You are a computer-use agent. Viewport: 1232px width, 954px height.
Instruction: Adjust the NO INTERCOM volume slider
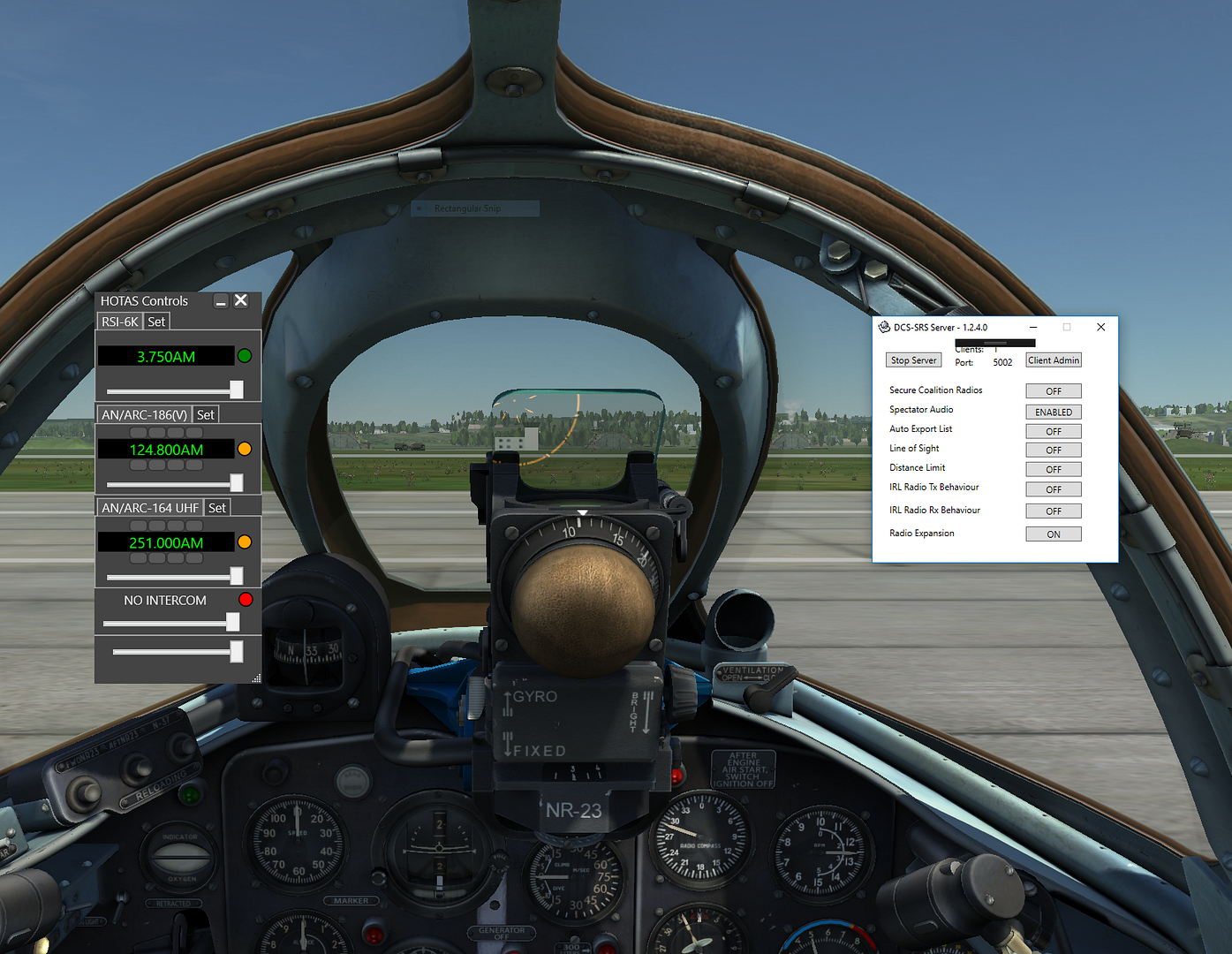point(232,623)
